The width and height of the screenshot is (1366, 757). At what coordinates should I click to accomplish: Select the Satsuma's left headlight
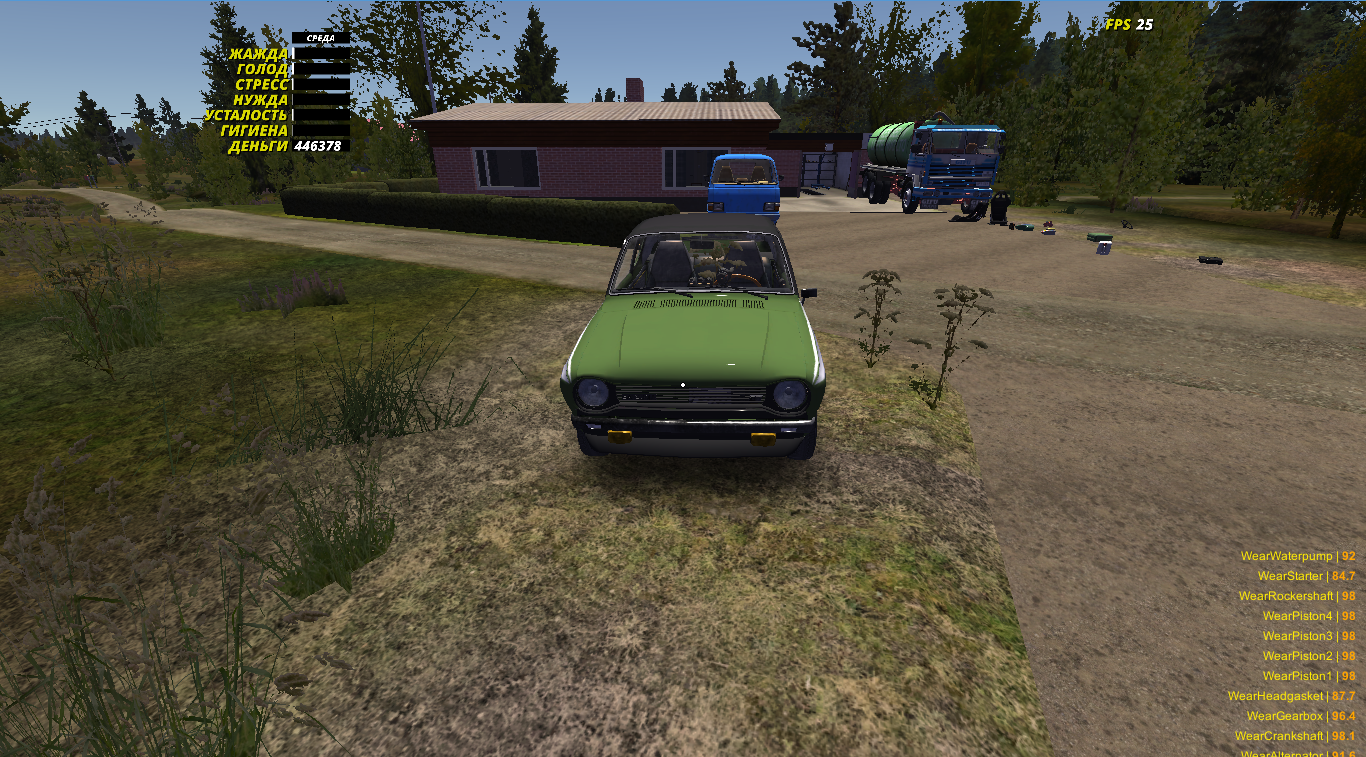coord(597,391)
